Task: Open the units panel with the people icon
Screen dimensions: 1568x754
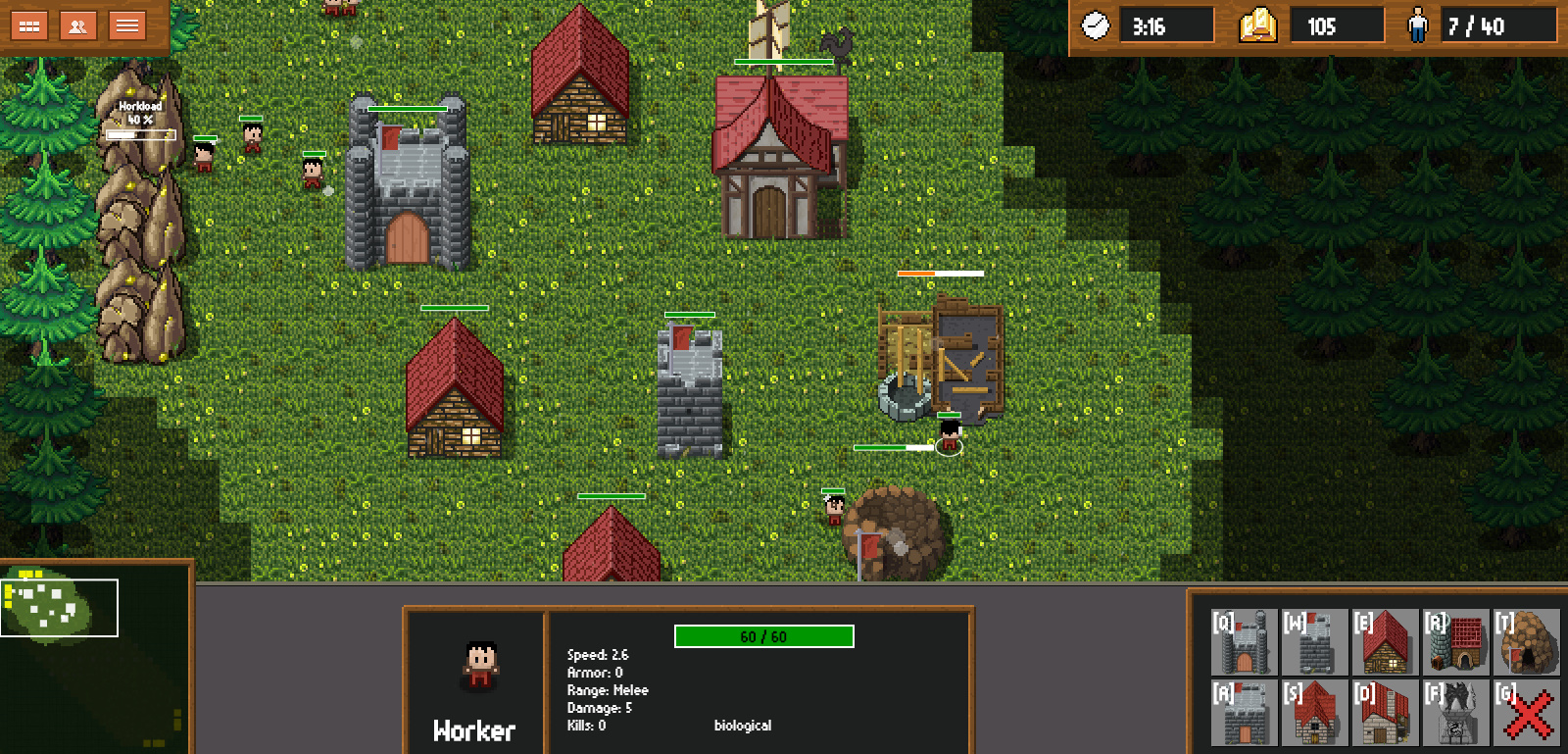Action: (x=77, y=25)
